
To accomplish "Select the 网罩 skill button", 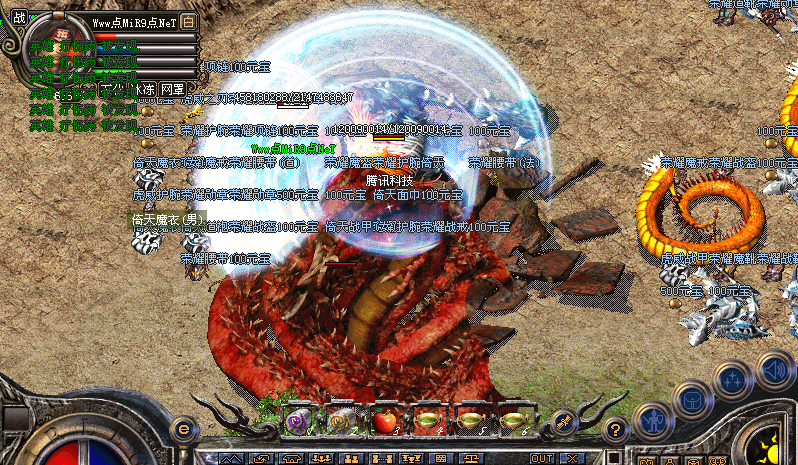I will tap(173, 90).
